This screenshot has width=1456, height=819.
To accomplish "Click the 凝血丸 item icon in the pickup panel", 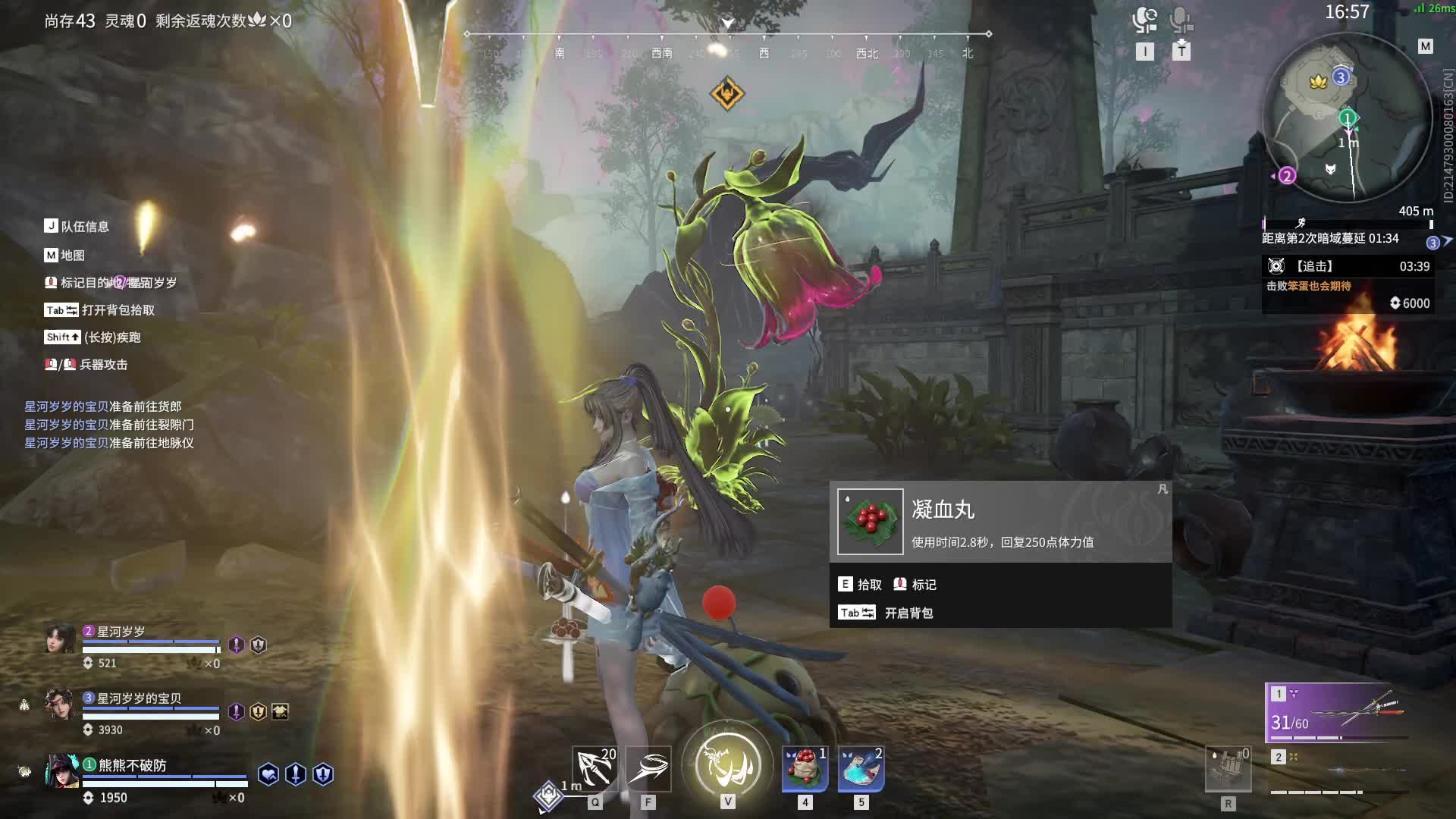I will point(870,522).
